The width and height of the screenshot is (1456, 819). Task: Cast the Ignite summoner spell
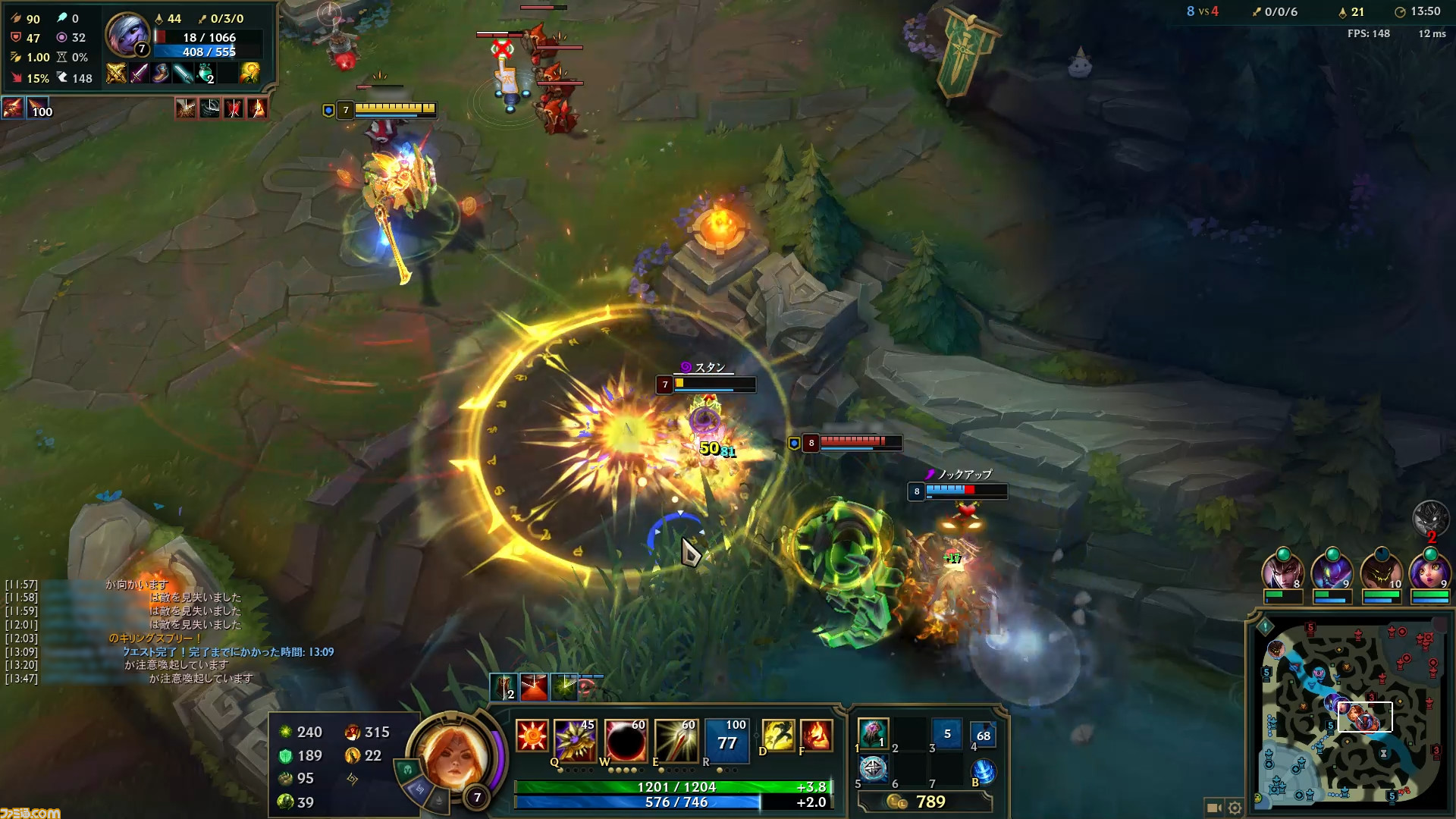(x=816, y=736)
